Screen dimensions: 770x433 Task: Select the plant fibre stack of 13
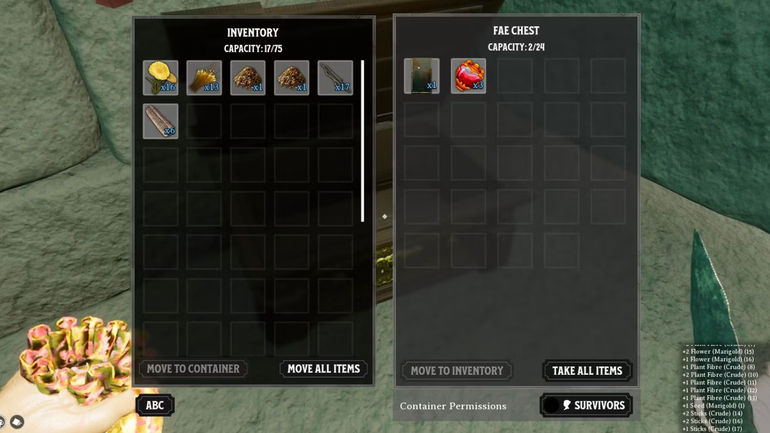pyautogui.click(x=204, y=78)
